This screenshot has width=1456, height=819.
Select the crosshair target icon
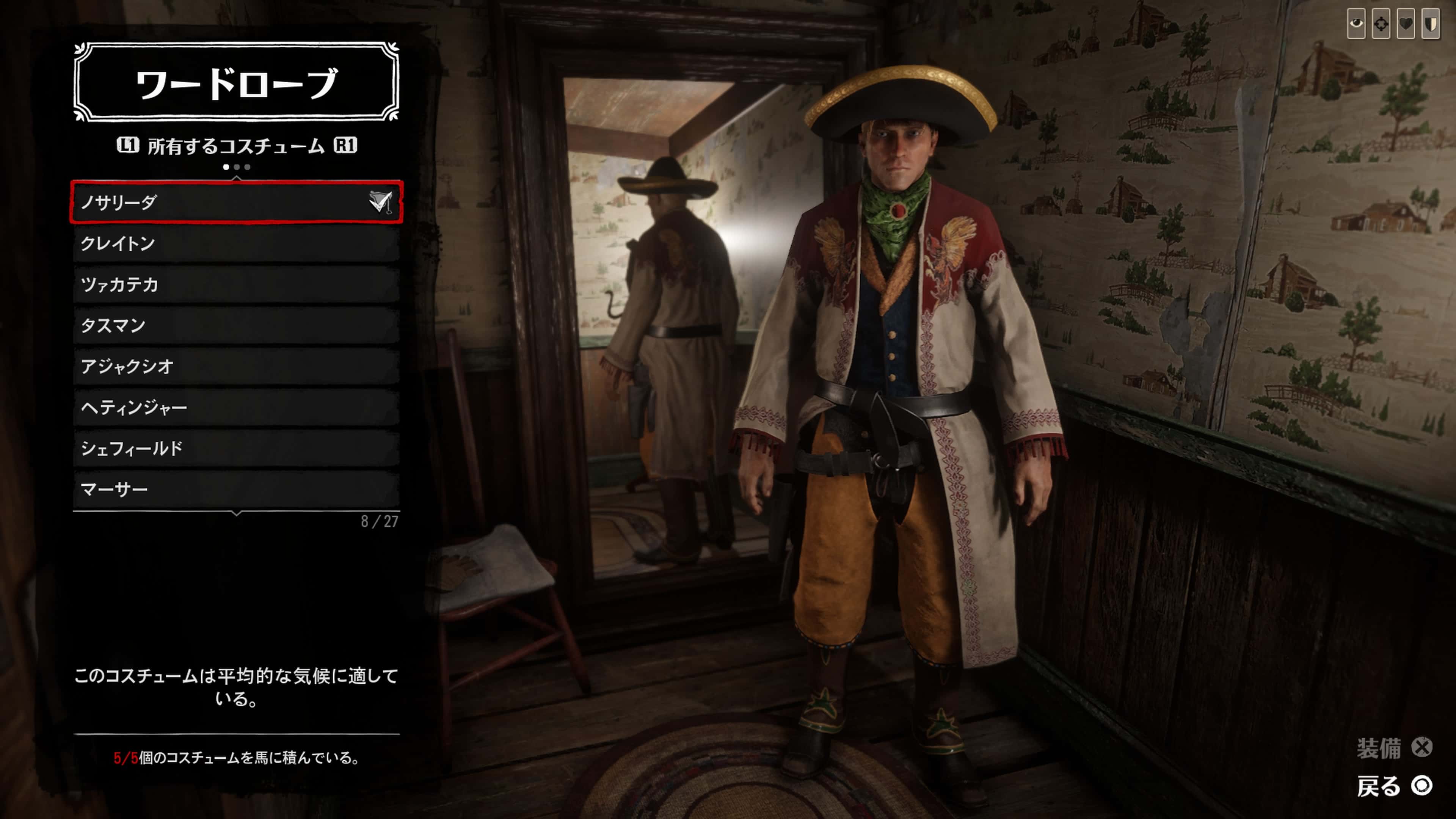click(x=1381, y=24)
